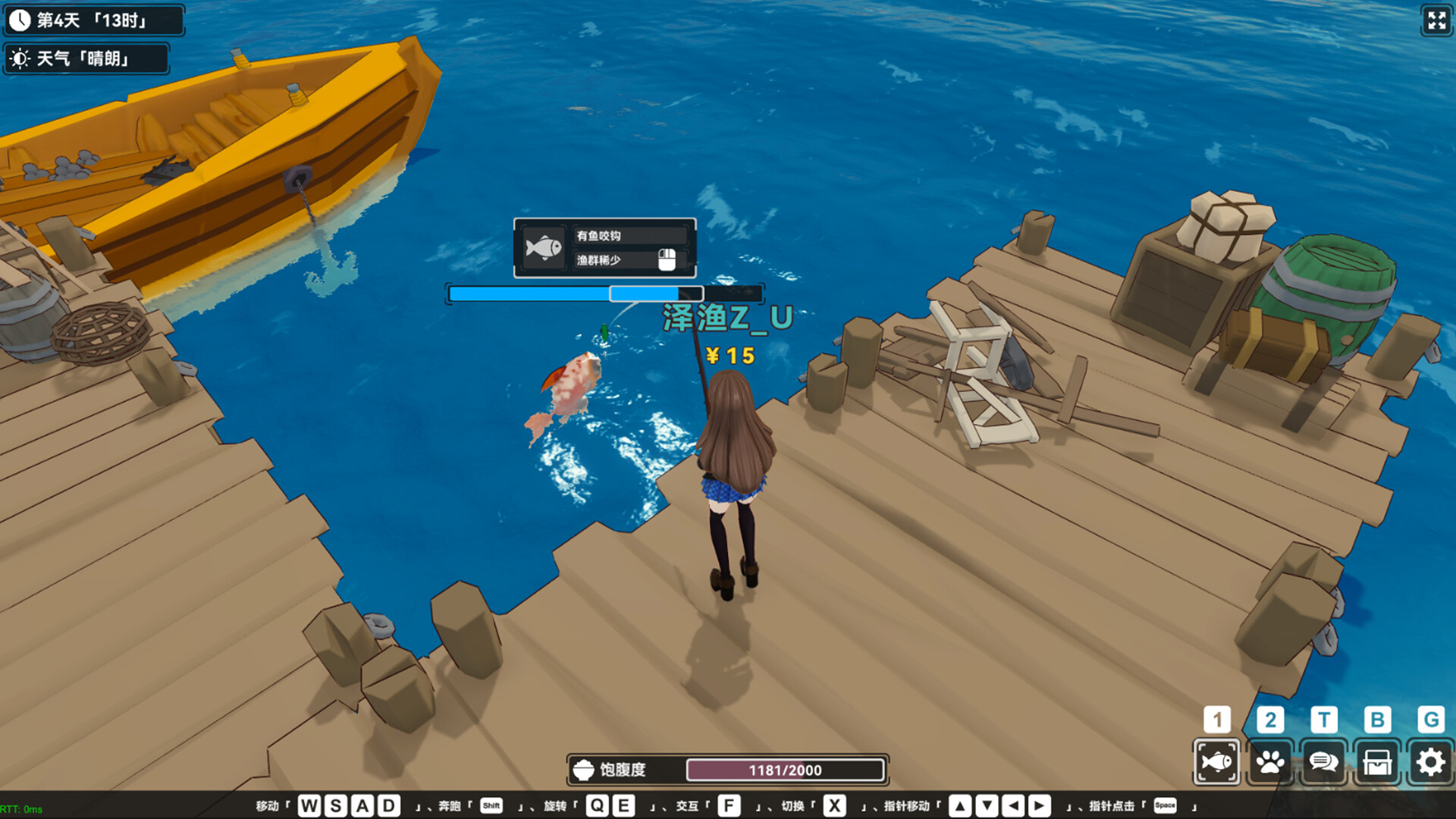Toggle mode using the X key hint button
Viewport: 1456px width, 819px height.
[x=835, y=805]
